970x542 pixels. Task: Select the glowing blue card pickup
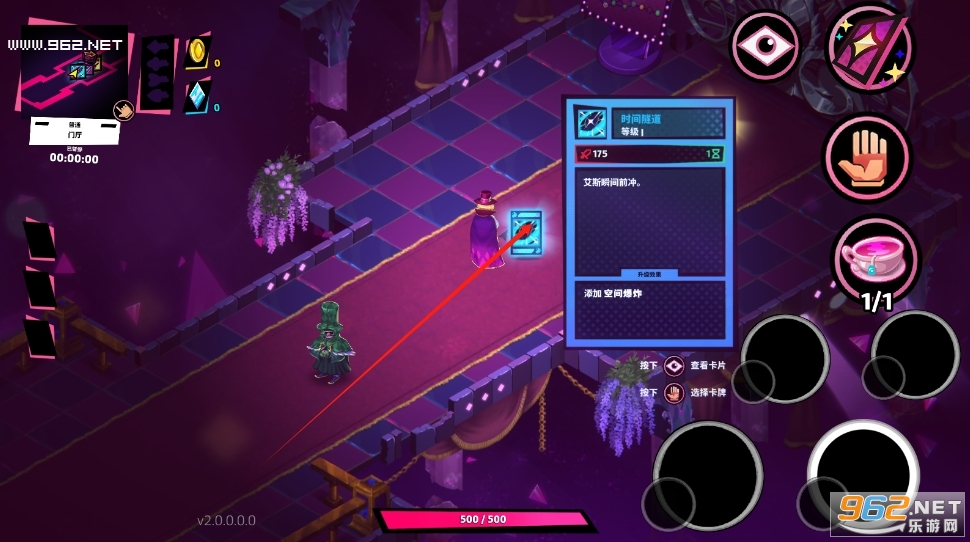(x=526, y=232)
